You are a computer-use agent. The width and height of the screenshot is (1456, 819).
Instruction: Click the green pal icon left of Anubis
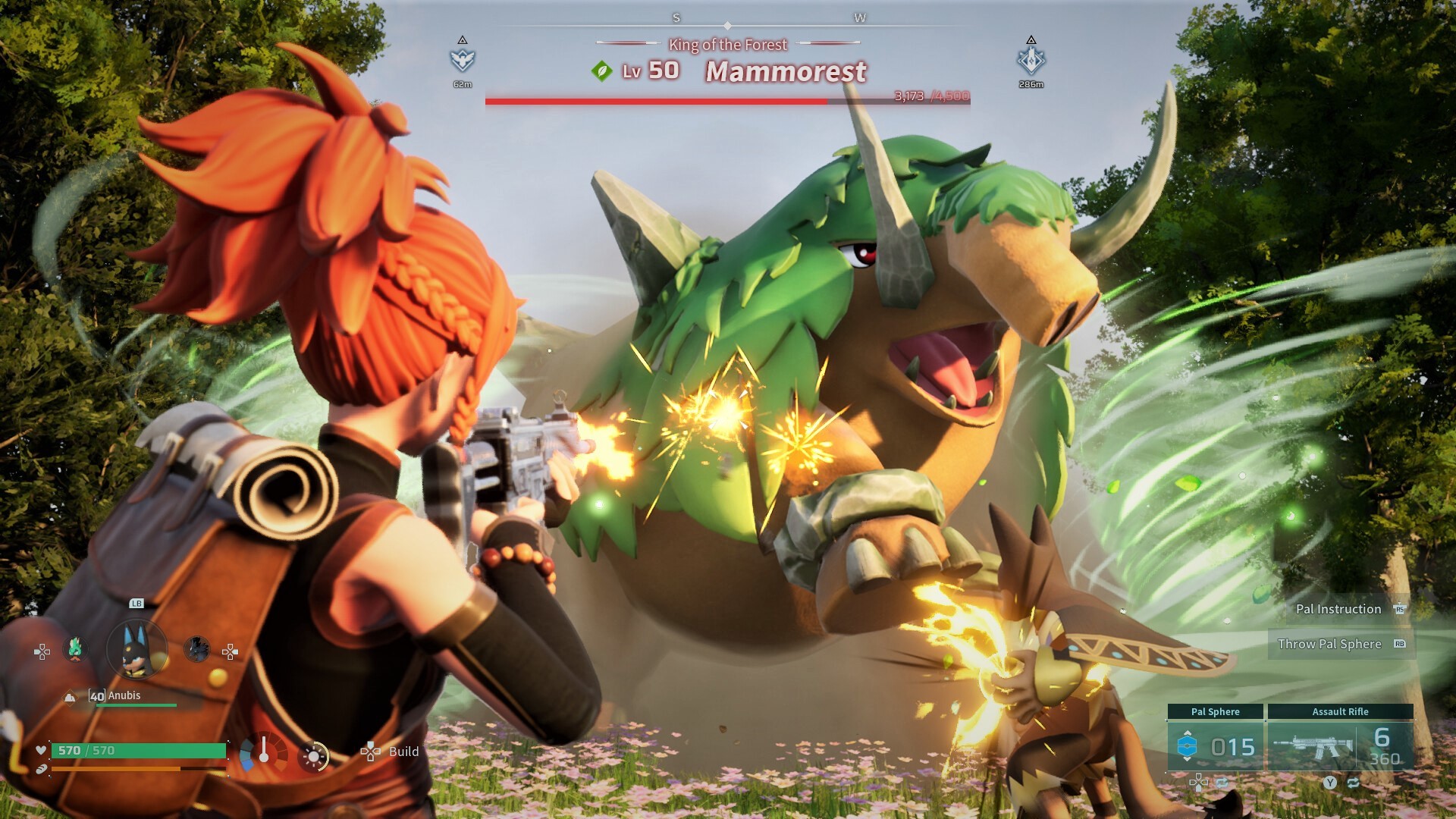(75, 648)
